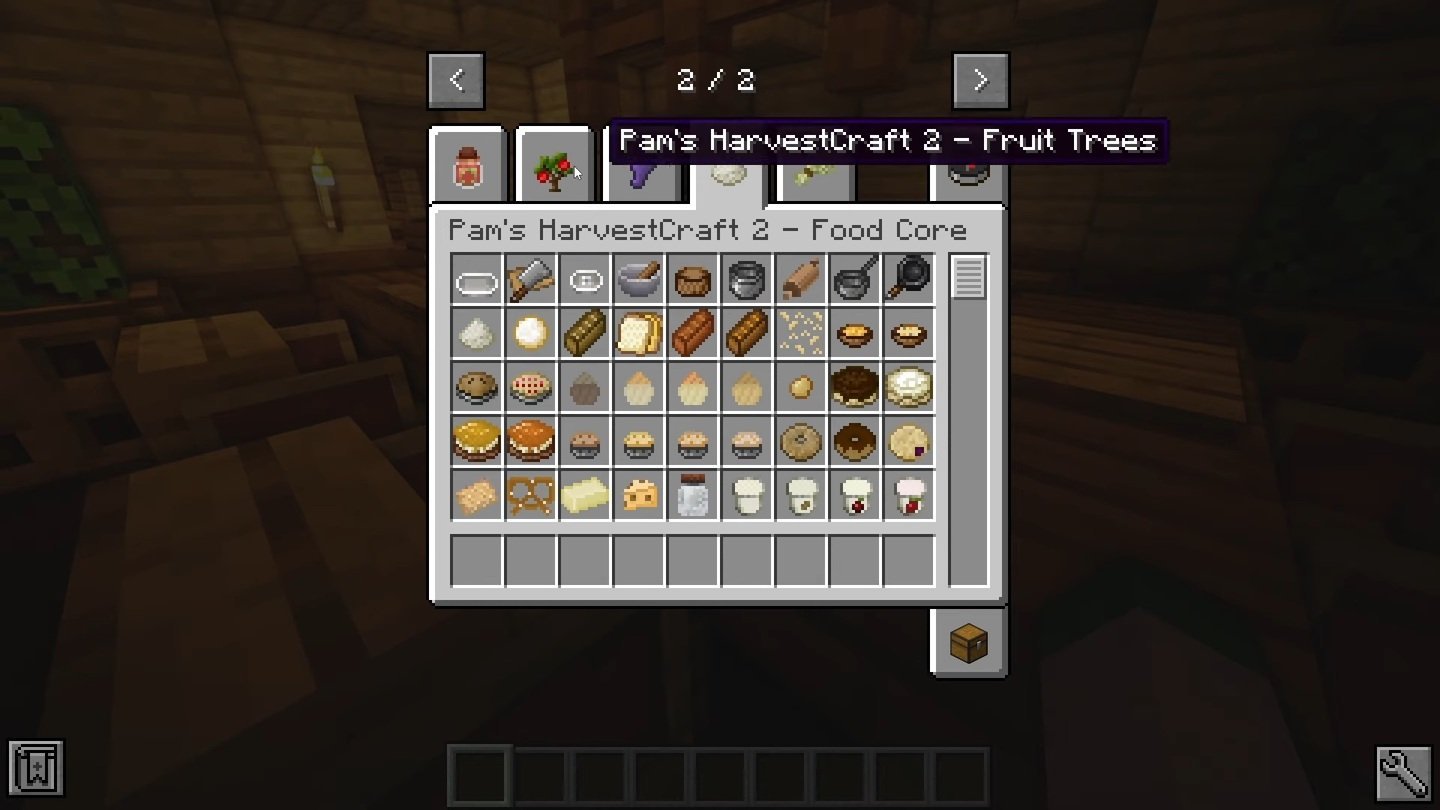The height and width of the screenshot is (810, 1440).
Task: Pick up the rolling pin
Action: (x=802, y=282)
